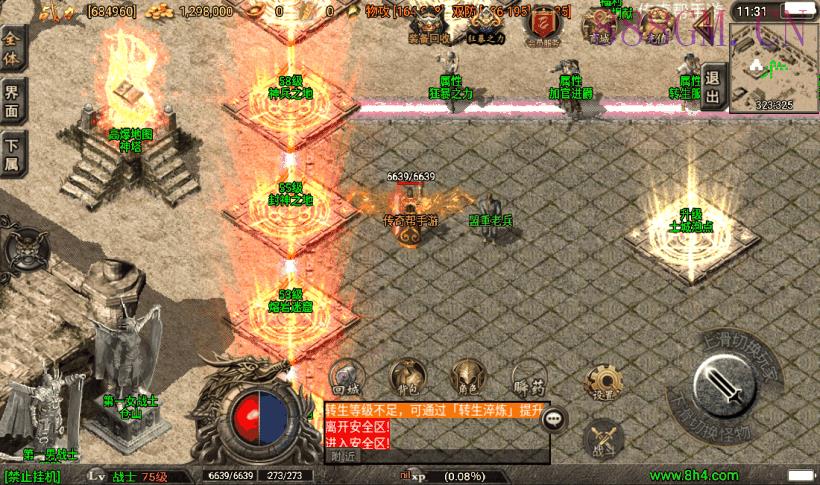Use the 回城 return-to-town button
This screenshot has width=820, height=485.
[x=345, y=375]
